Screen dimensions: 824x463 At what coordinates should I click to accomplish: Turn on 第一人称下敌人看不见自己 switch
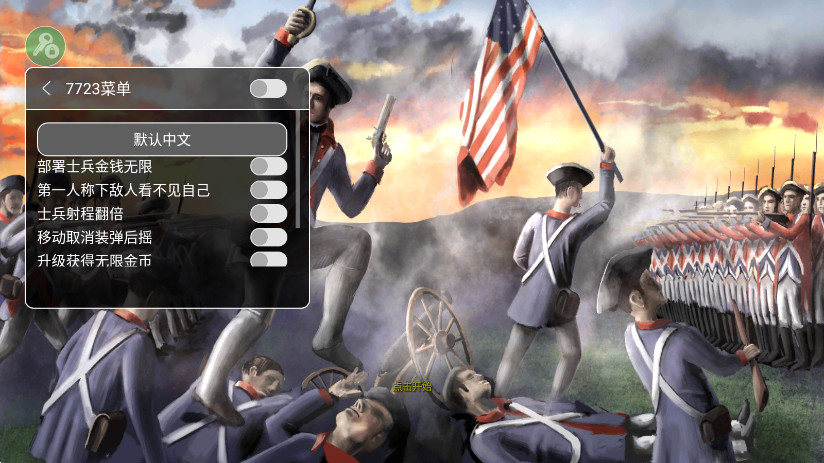pyautogui.click(x=268, y=190)
